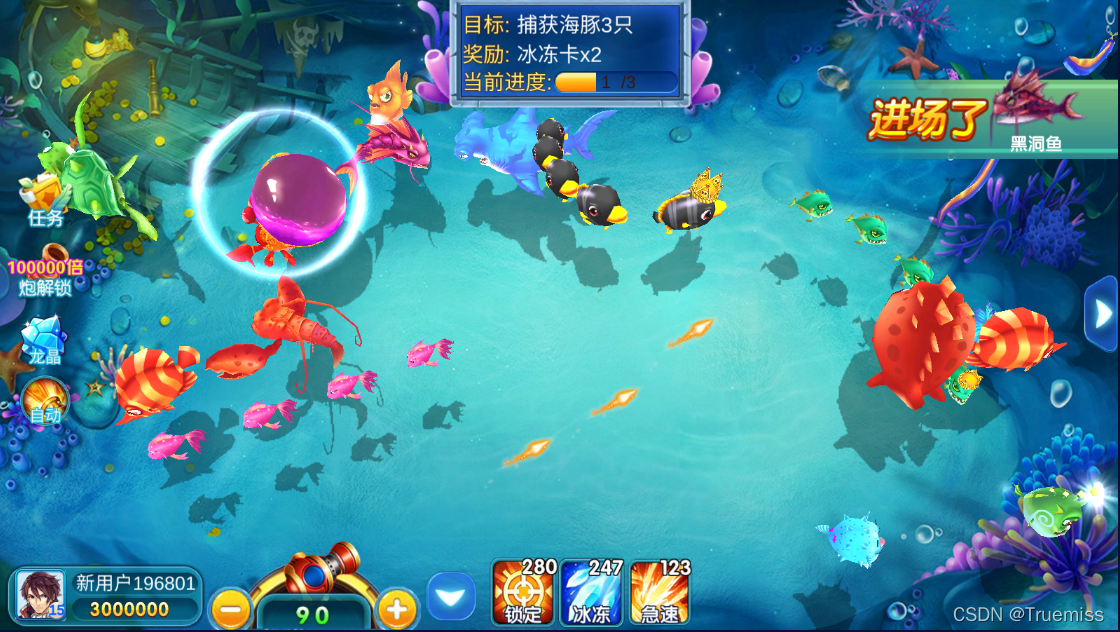1120x632 pixels.
Task: Toggle 自动 auto-fire mode
Action: (x=45, y=399)
